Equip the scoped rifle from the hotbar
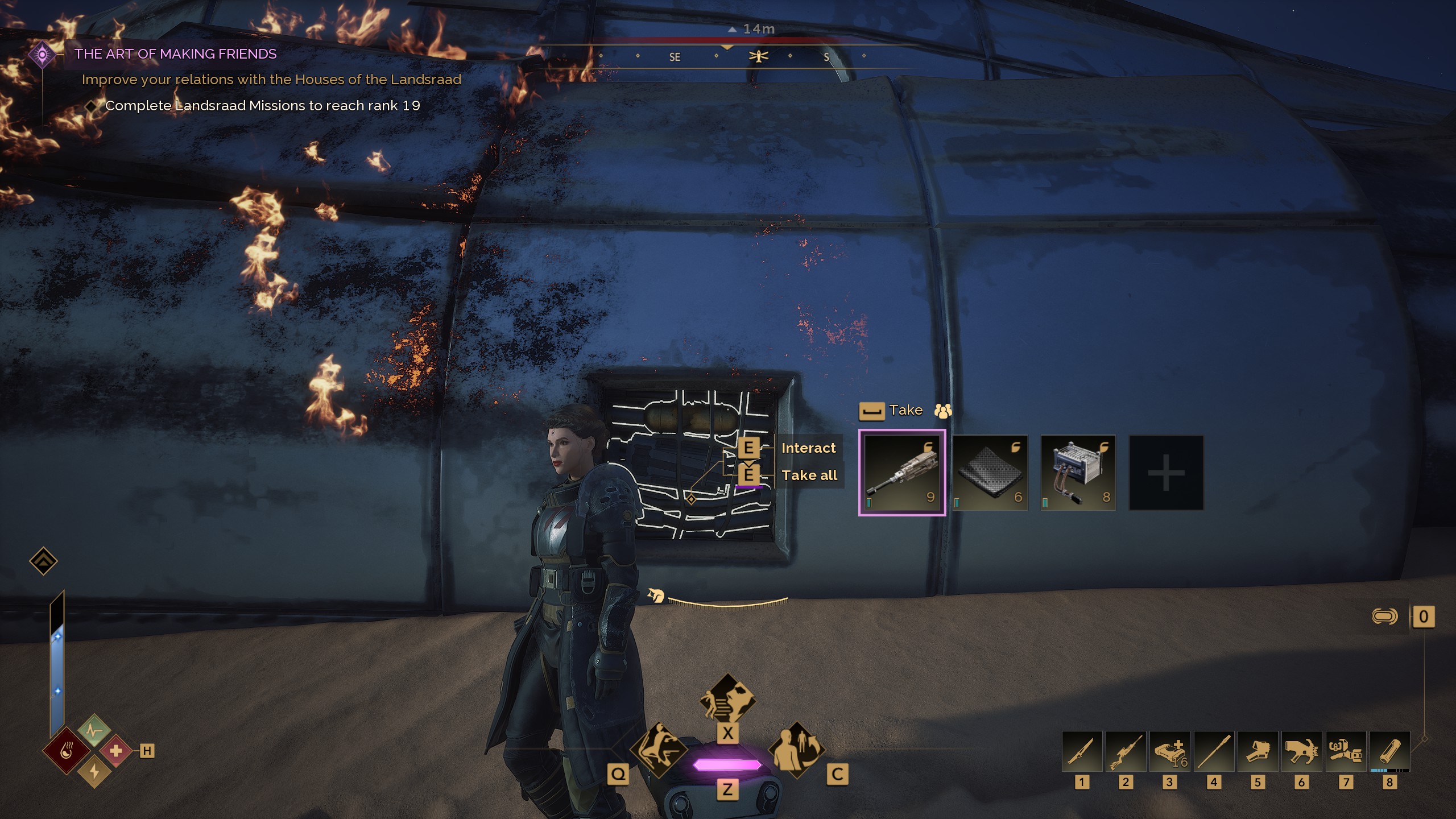This screenshot has height=819, width=1456. (x=1126, y=751)
